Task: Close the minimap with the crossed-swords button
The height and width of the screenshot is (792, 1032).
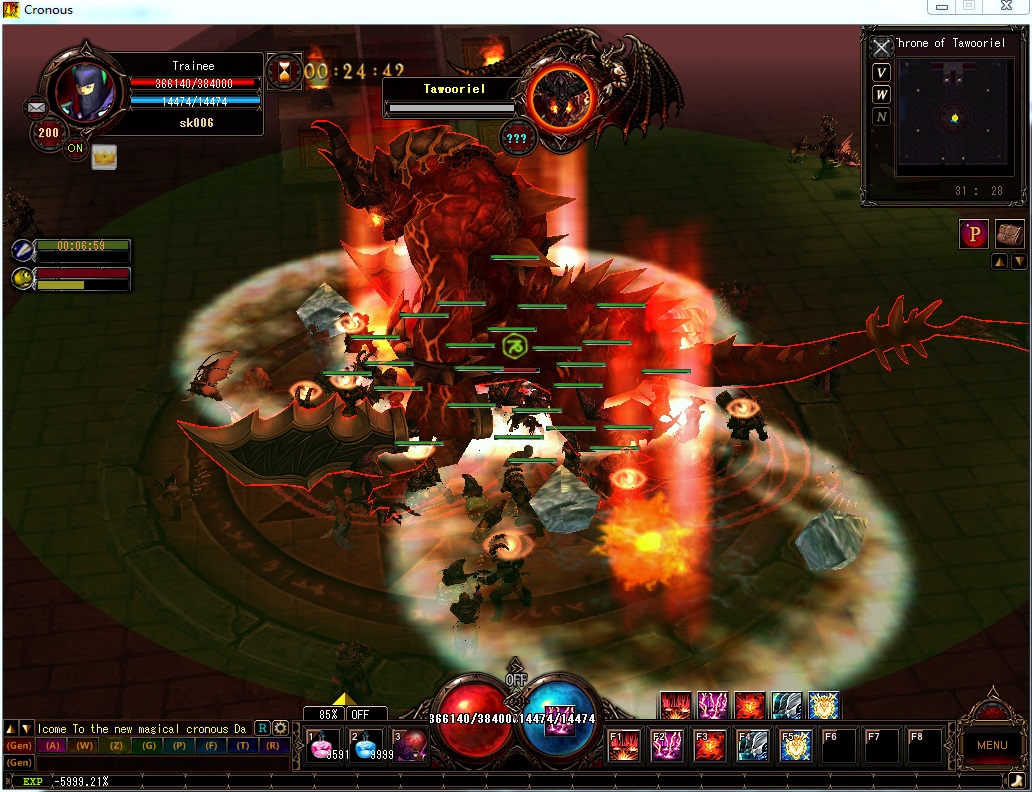Action: 881,47
